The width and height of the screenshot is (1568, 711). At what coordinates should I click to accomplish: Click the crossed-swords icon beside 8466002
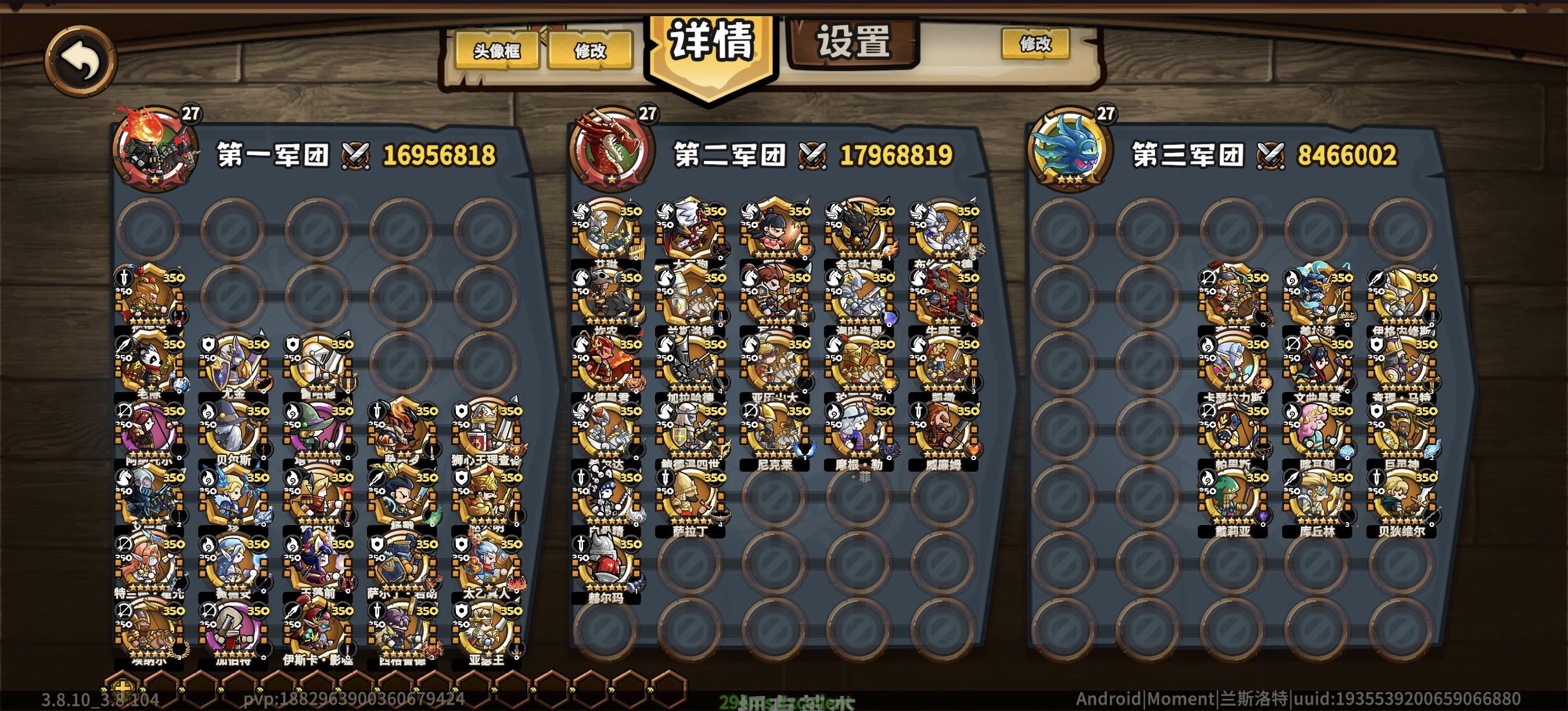pos(1271,157)
